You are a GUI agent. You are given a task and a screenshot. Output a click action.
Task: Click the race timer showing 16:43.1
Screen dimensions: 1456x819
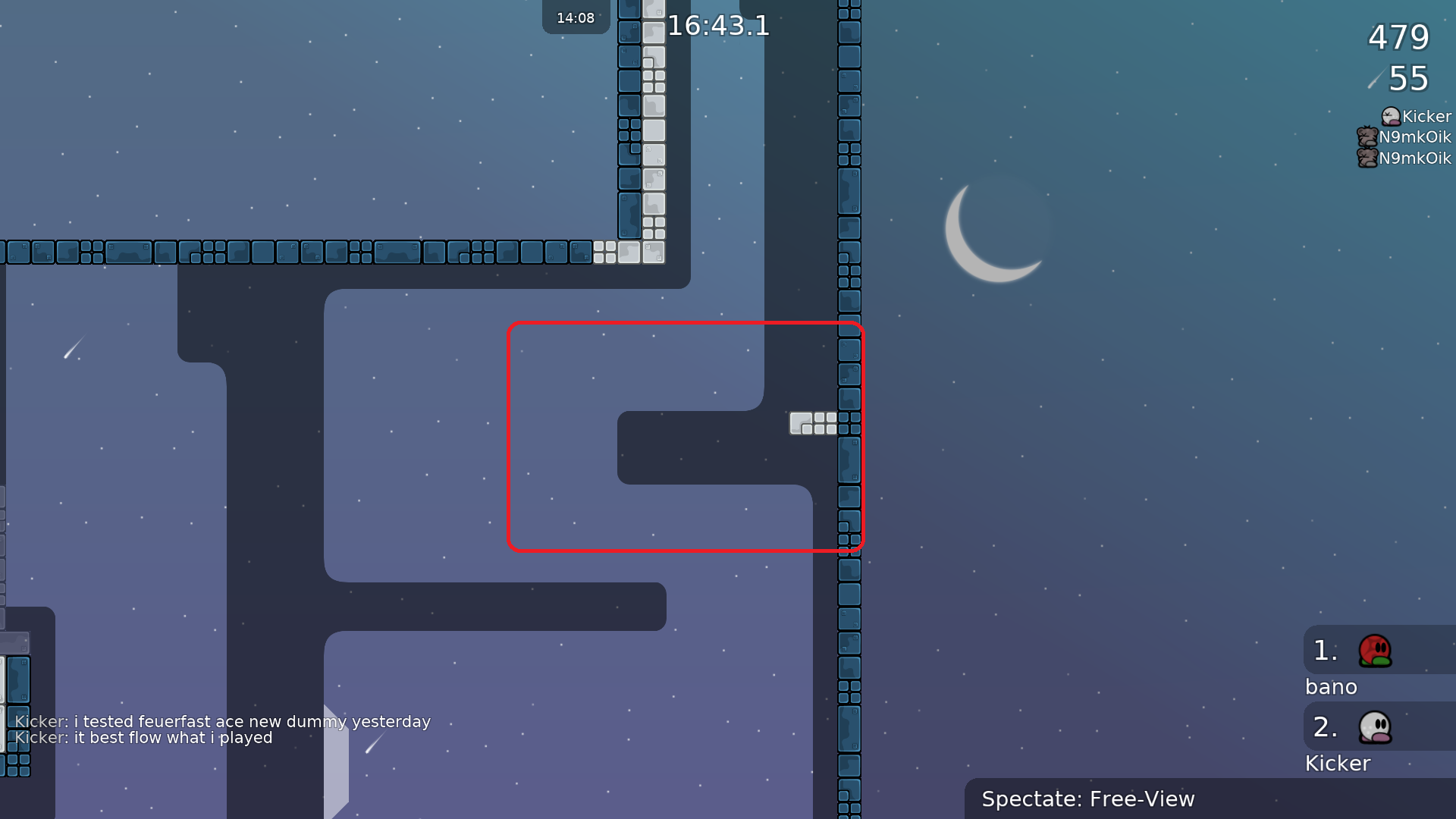(717, 27)
